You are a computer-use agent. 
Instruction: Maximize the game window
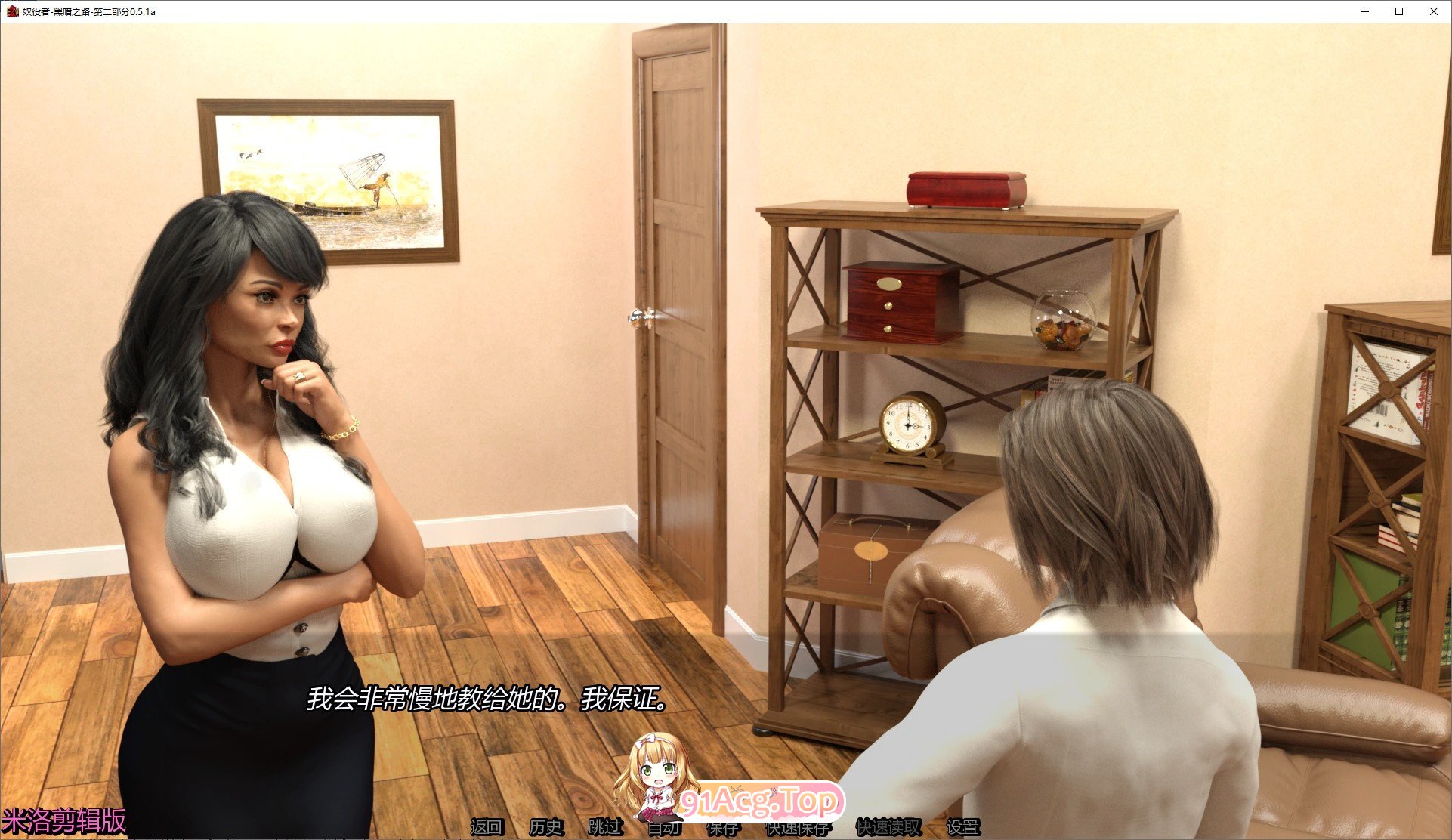click(x=1399, y=11)
